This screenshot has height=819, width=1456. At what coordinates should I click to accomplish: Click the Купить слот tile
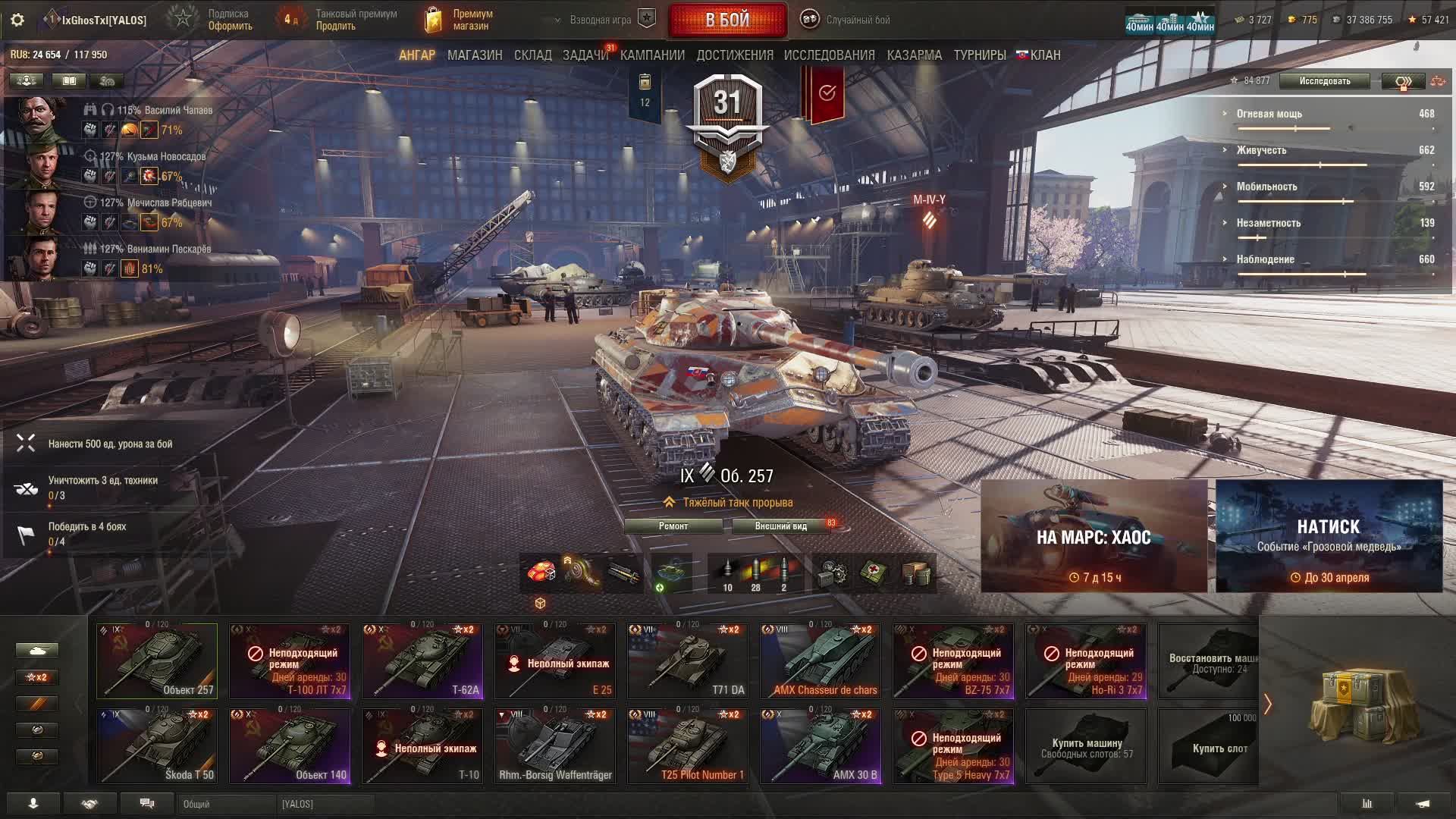pyautogui.click(x=1208, y=746)
